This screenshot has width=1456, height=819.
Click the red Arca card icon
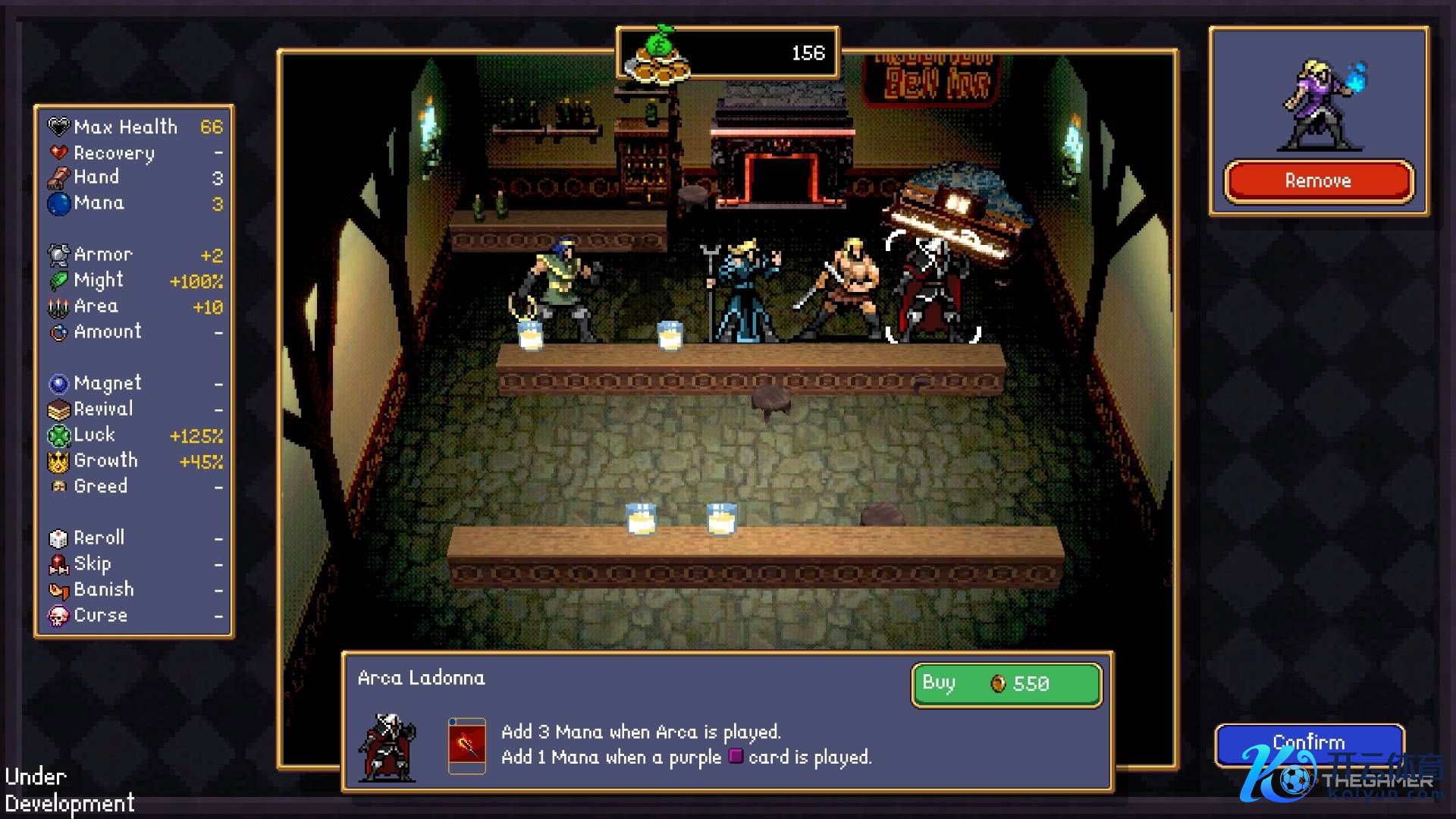[x=466, y=745]
